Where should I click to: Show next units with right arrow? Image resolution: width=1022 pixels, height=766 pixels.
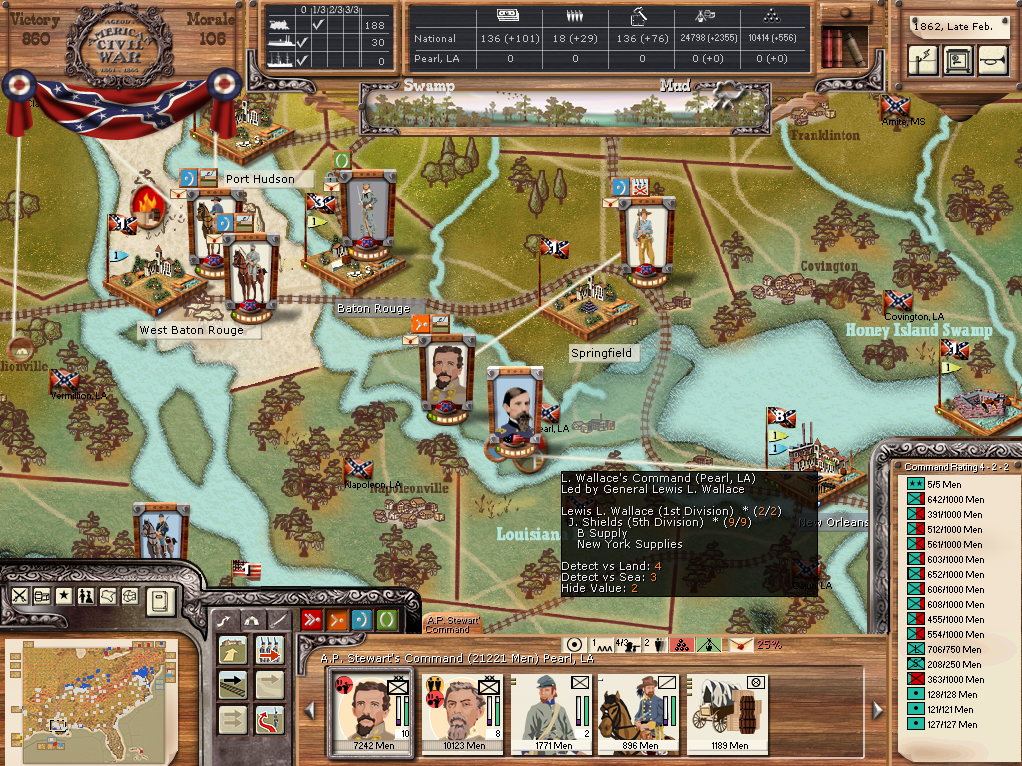pos(877,710)
